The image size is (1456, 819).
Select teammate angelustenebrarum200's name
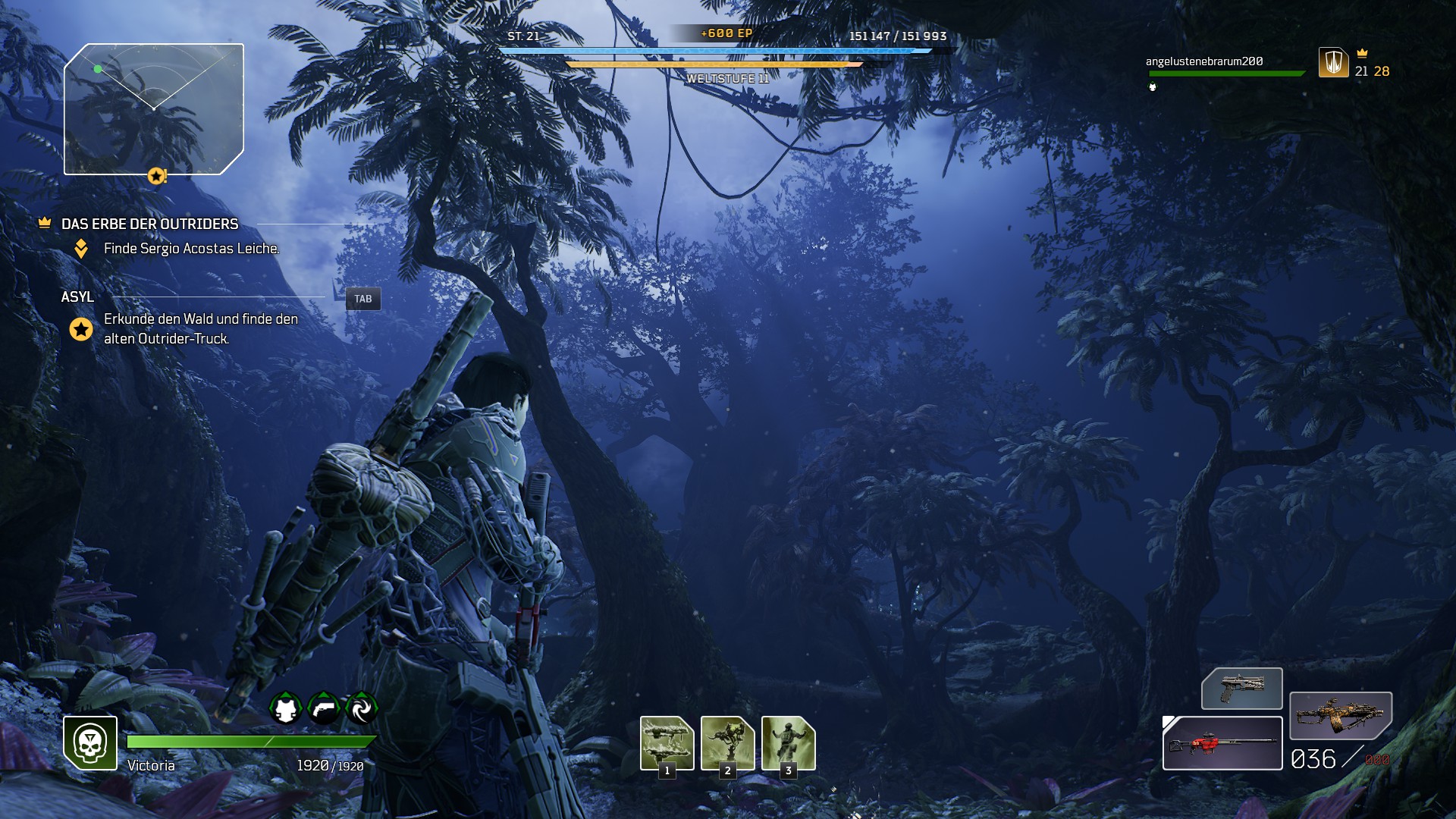coord(1204,61)
